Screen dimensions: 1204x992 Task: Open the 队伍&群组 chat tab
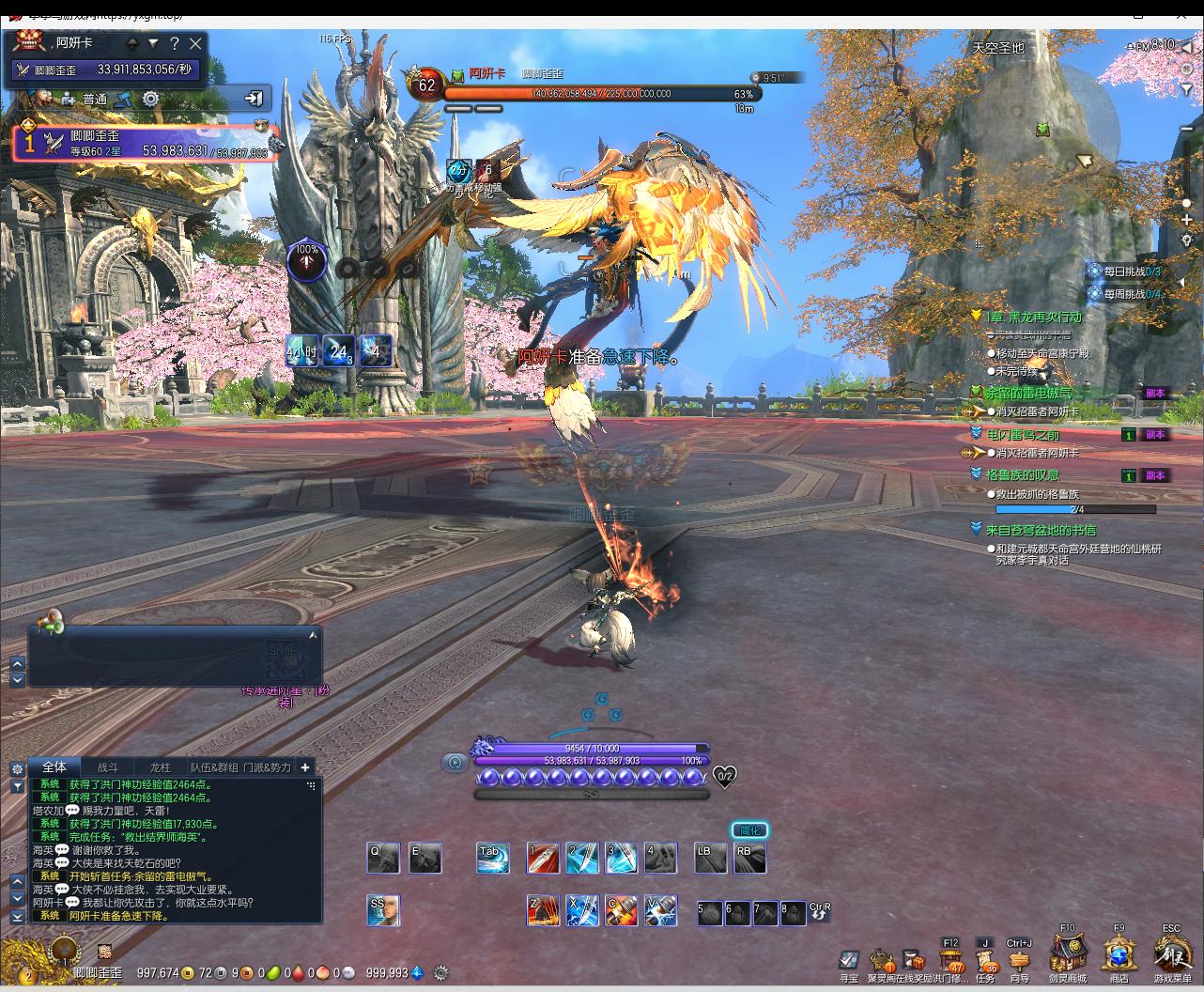coord(214,767)
